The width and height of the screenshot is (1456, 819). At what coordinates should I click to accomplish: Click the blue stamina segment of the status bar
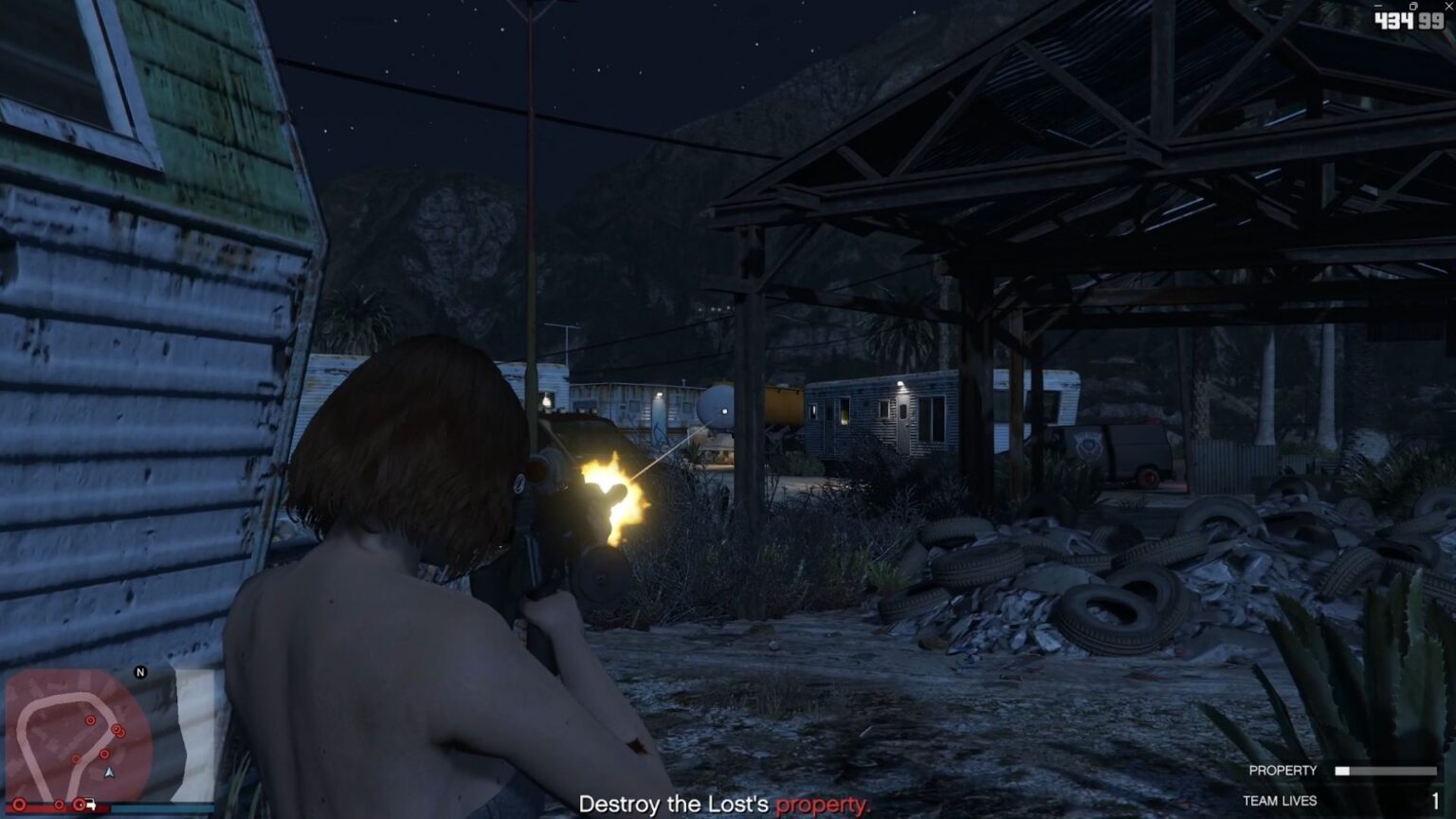(153, 807)
